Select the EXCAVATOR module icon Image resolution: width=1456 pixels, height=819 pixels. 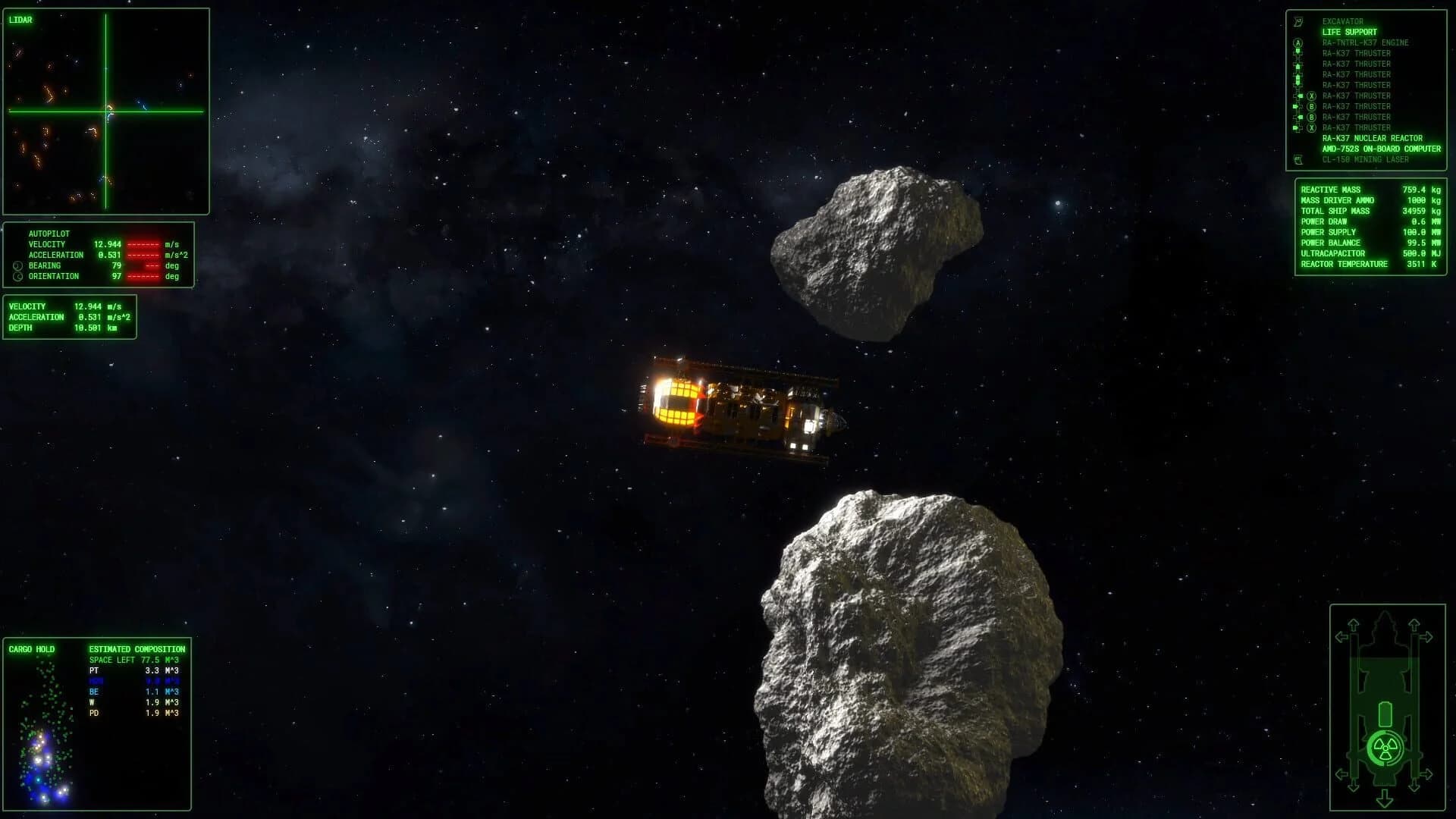tap(1298, 21)
